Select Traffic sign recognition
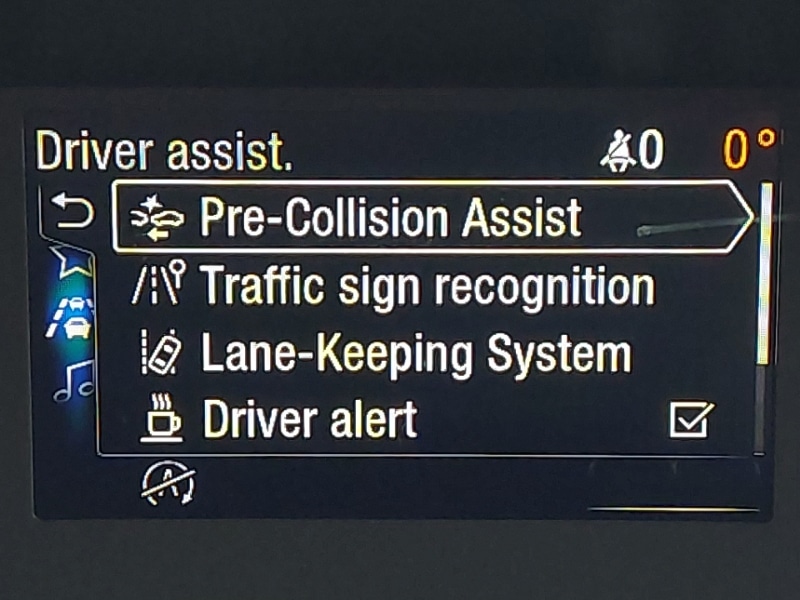800x600 pixels. [x=427, y=287]
